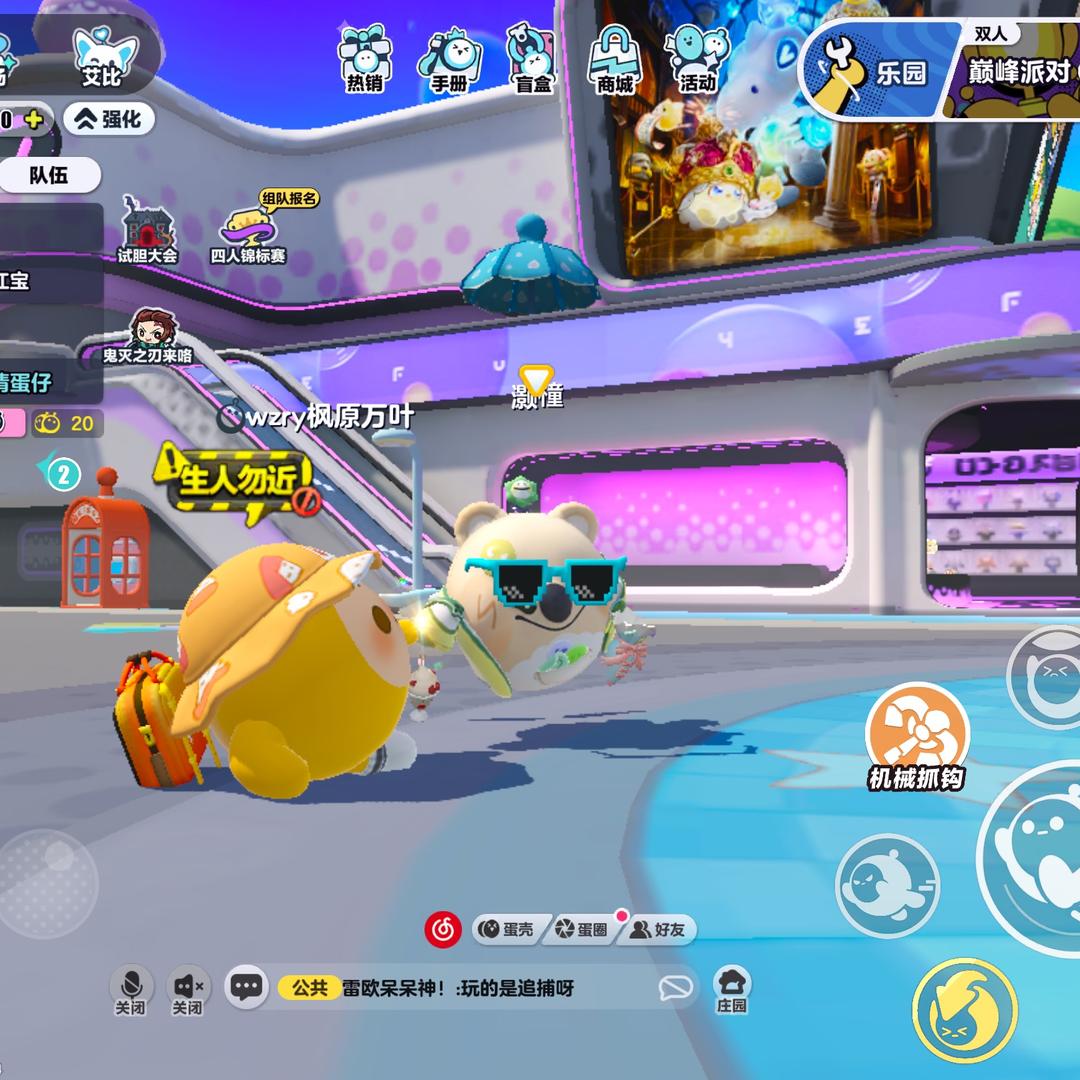The height and width of the screenshot is (1080, 1080).
Task: Tap the 强化 enhance button
Action: pos(110,120)
